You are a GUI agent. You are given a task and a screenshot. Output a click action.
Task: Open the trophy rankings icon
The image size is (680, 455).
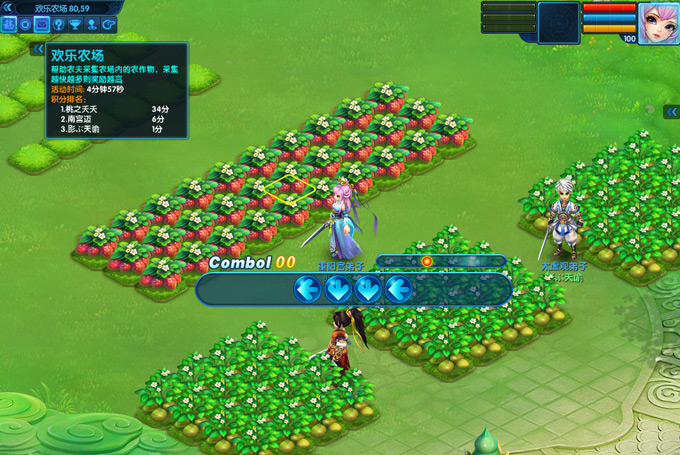point(74,23)
